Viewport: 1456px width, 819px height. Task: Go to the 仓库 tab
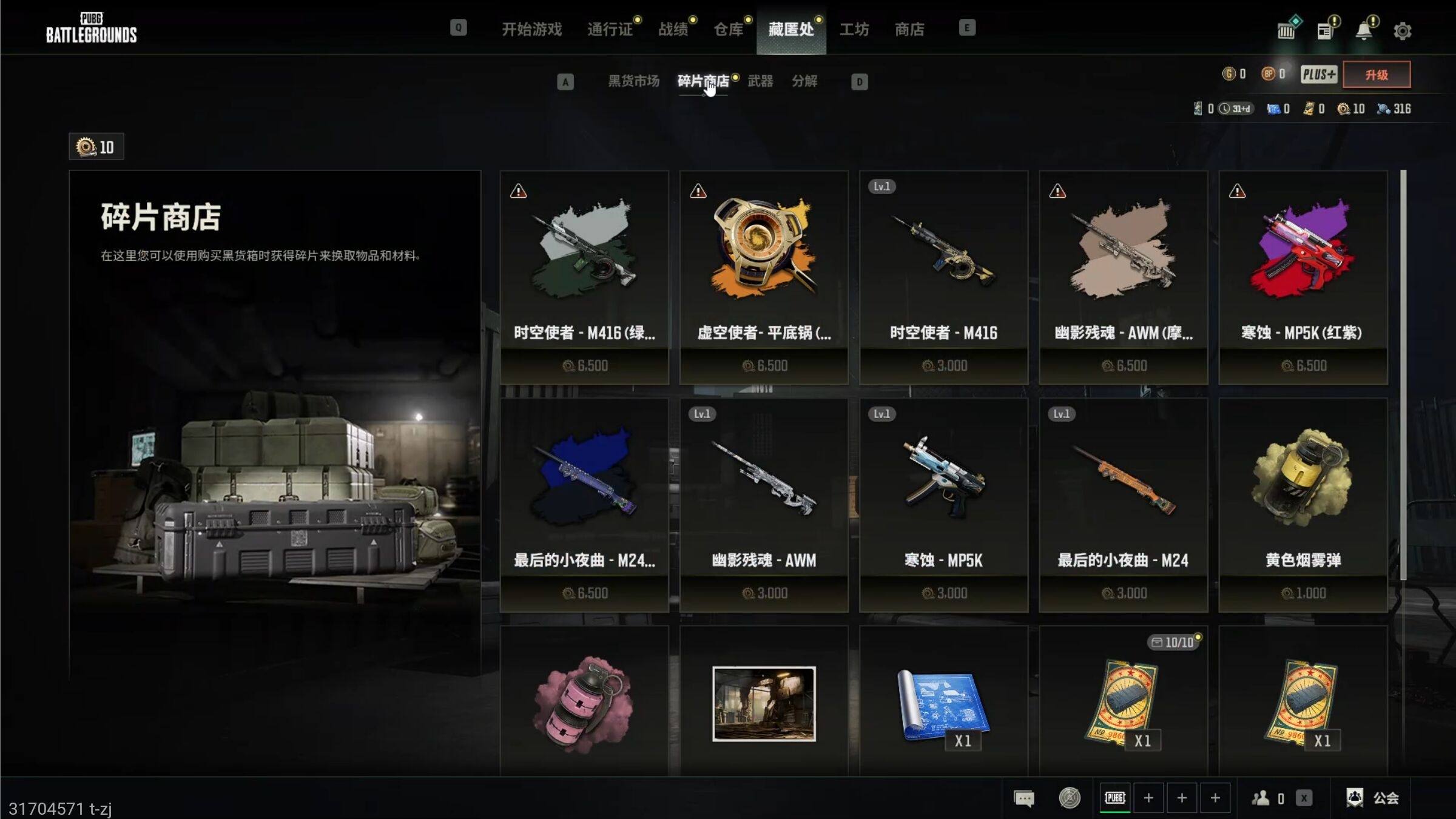(728, 29)
